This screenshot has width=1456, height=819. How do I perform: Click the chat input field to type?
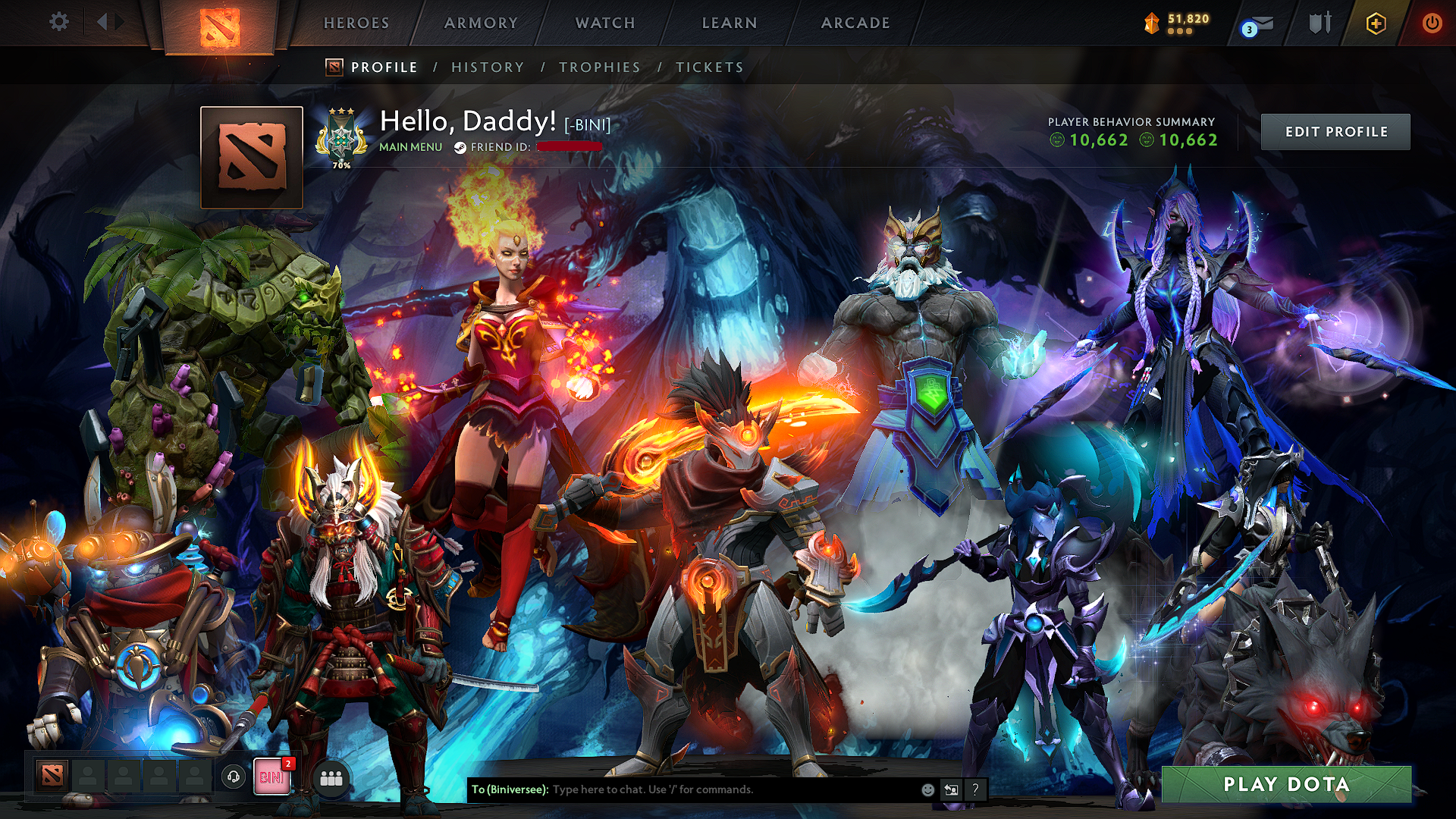click(x=682, y=789)
